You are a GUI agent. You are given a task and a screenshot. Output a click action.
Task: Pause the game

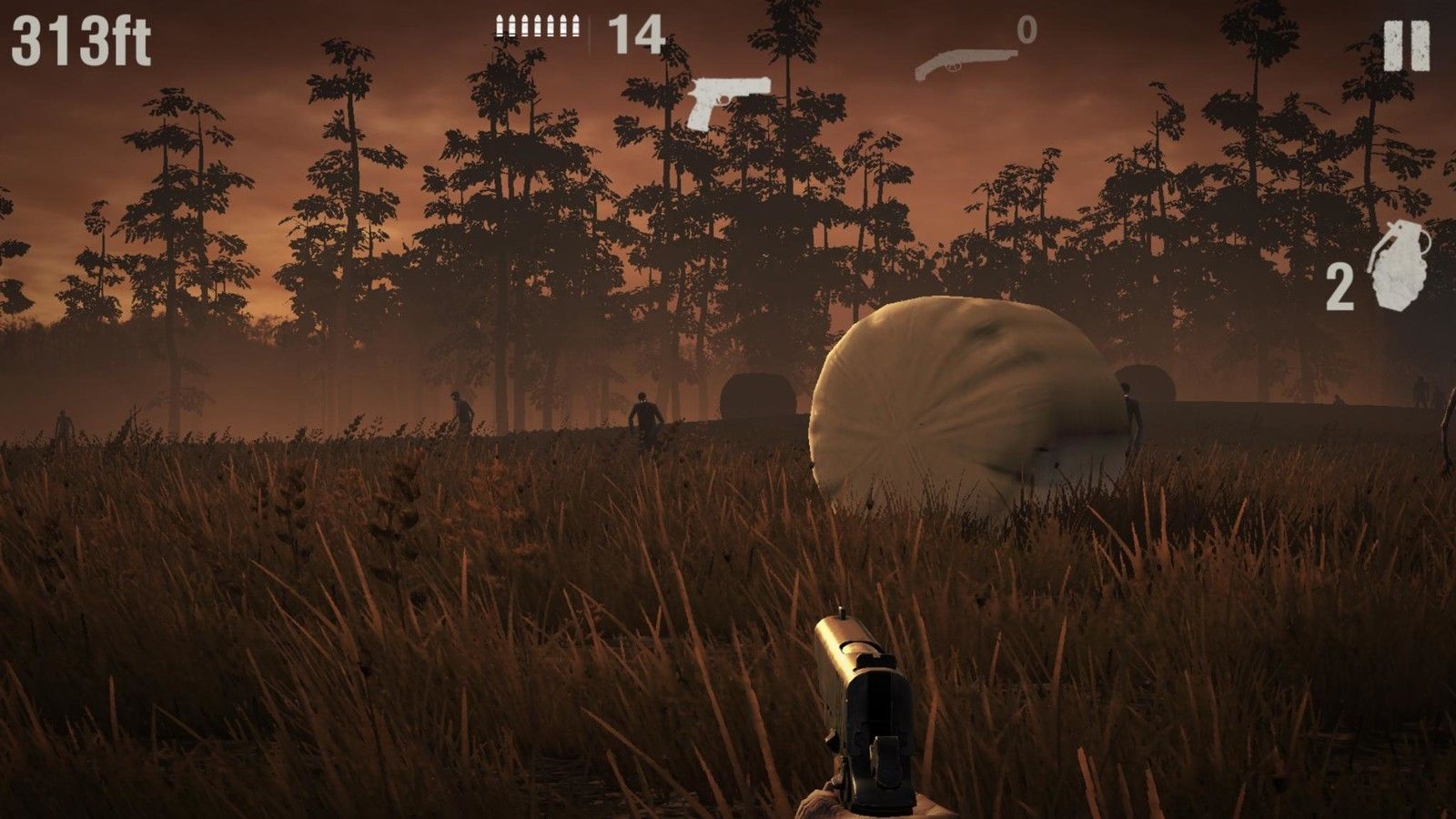tap(1406, 46)
